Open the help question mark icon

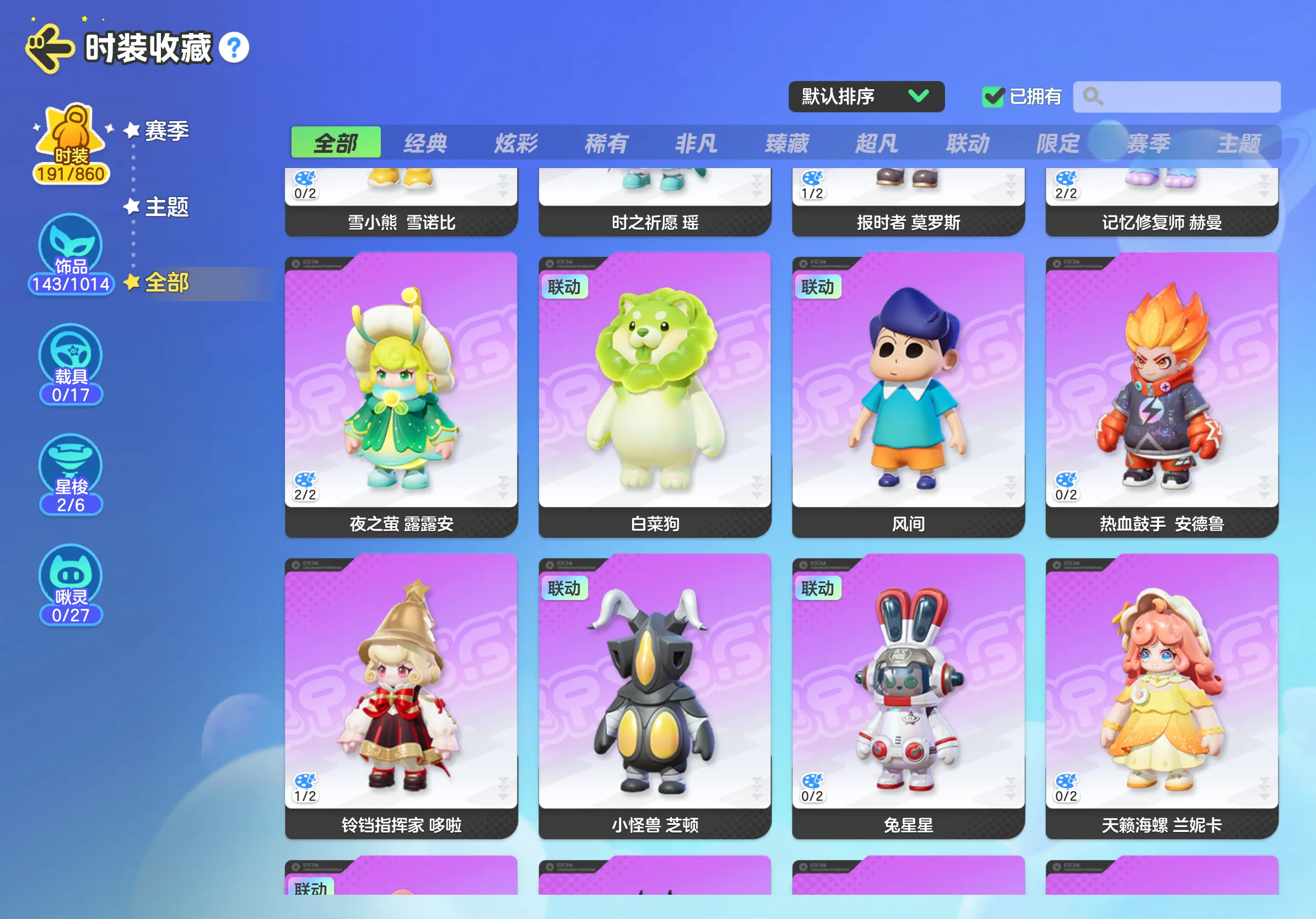coord(234,48)
